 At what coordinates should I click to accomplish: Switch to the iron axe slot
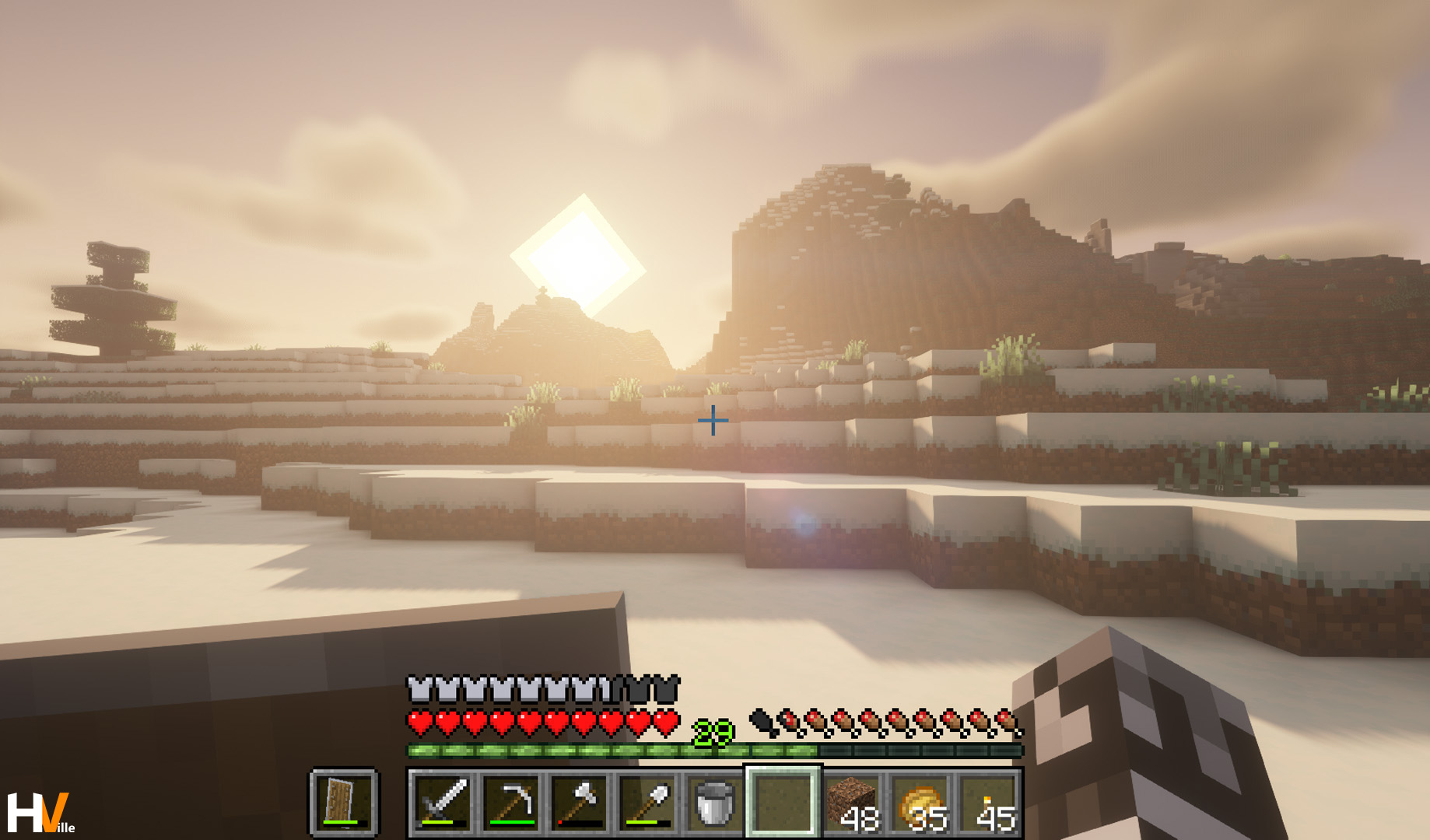tap(579, 803)
